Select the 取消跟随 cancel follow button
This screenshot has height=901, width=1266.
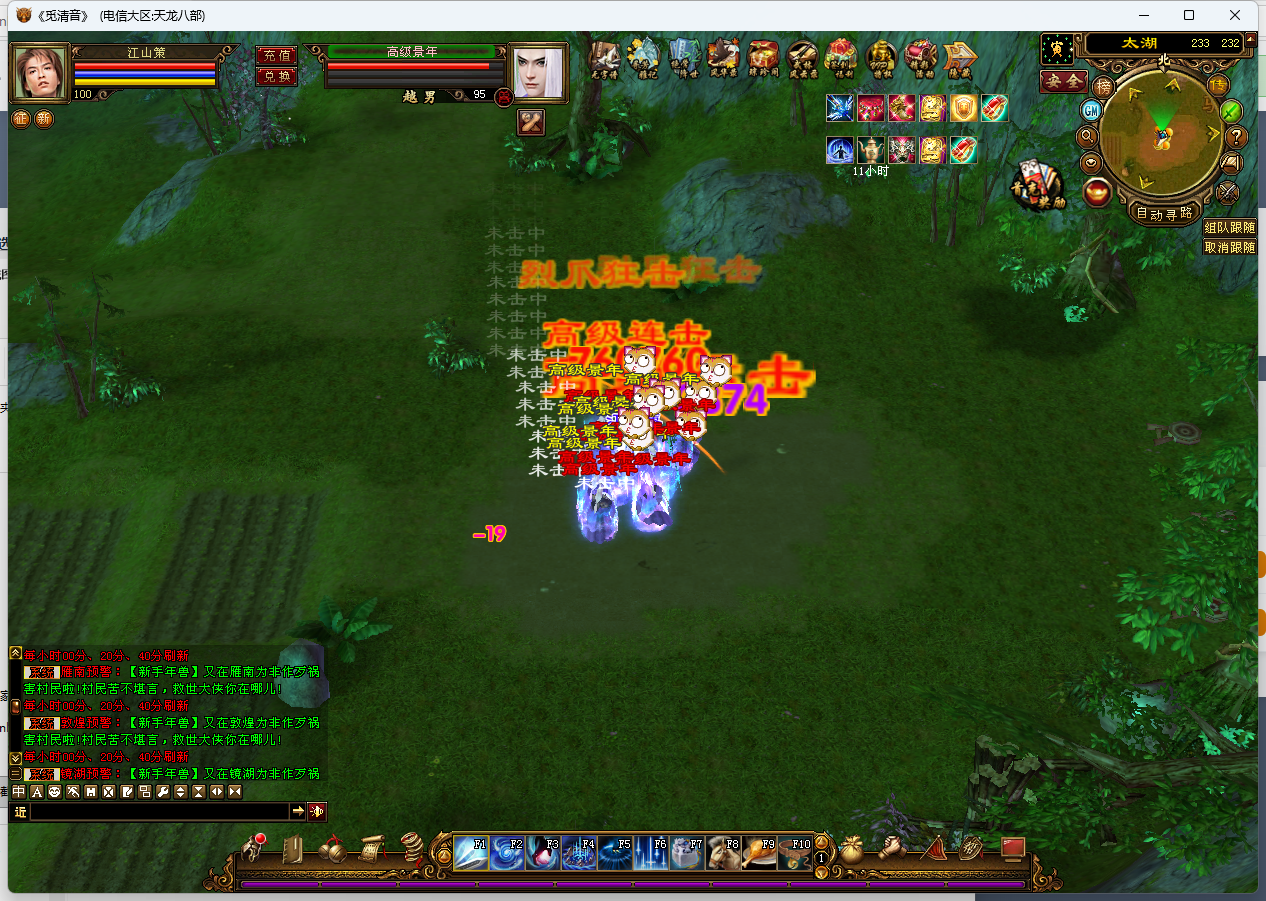pos(1230,247)
